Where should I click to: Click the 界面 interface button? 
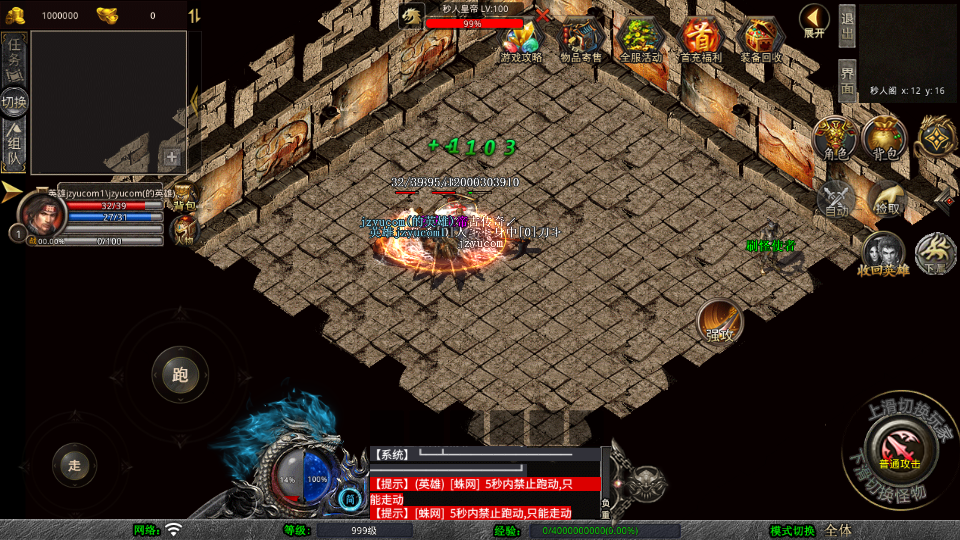pyautogui.click(x=847, y=79)
